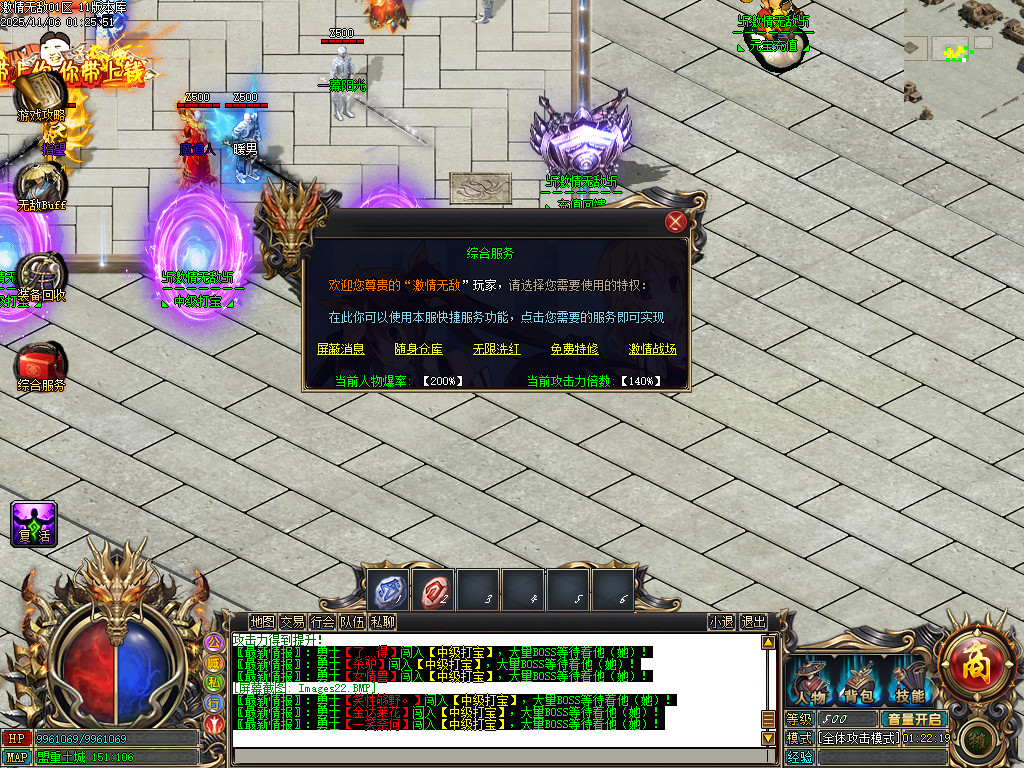
Task: Select the 无限洗红 option
Action: click(497, 349)
